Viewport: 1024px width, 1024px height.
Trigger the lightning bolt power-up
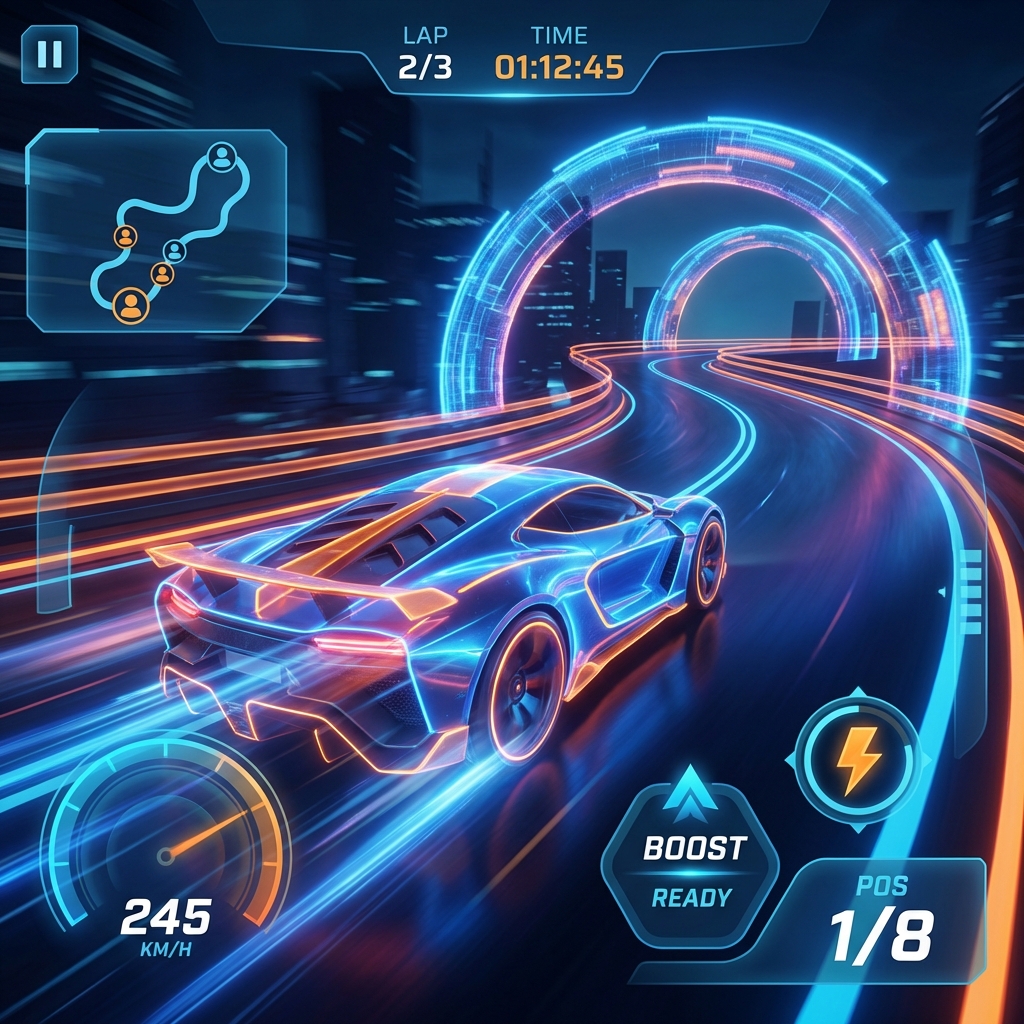pos(856,762)
